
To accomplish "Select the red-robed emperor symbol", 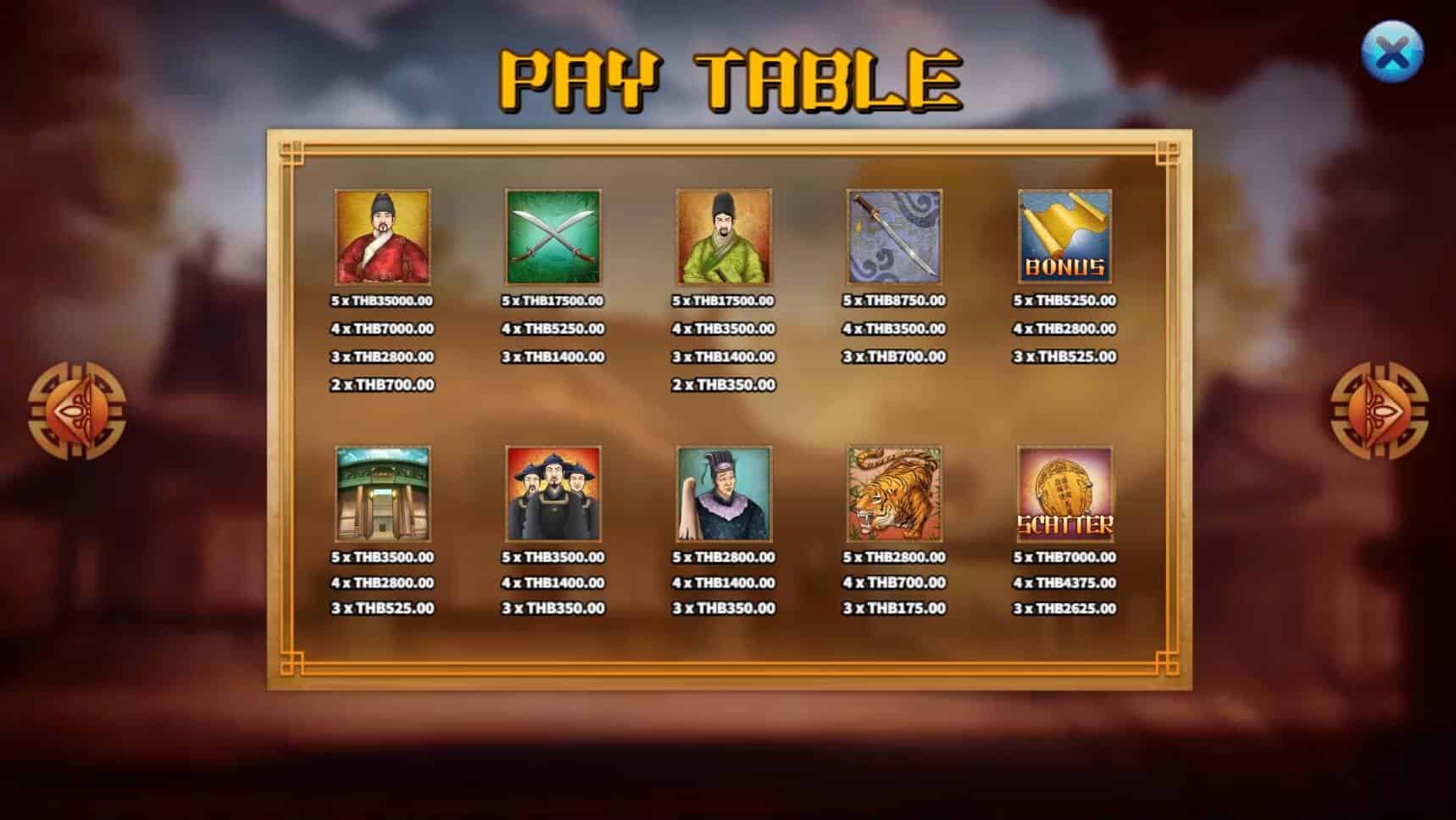I will click(382, 240).
